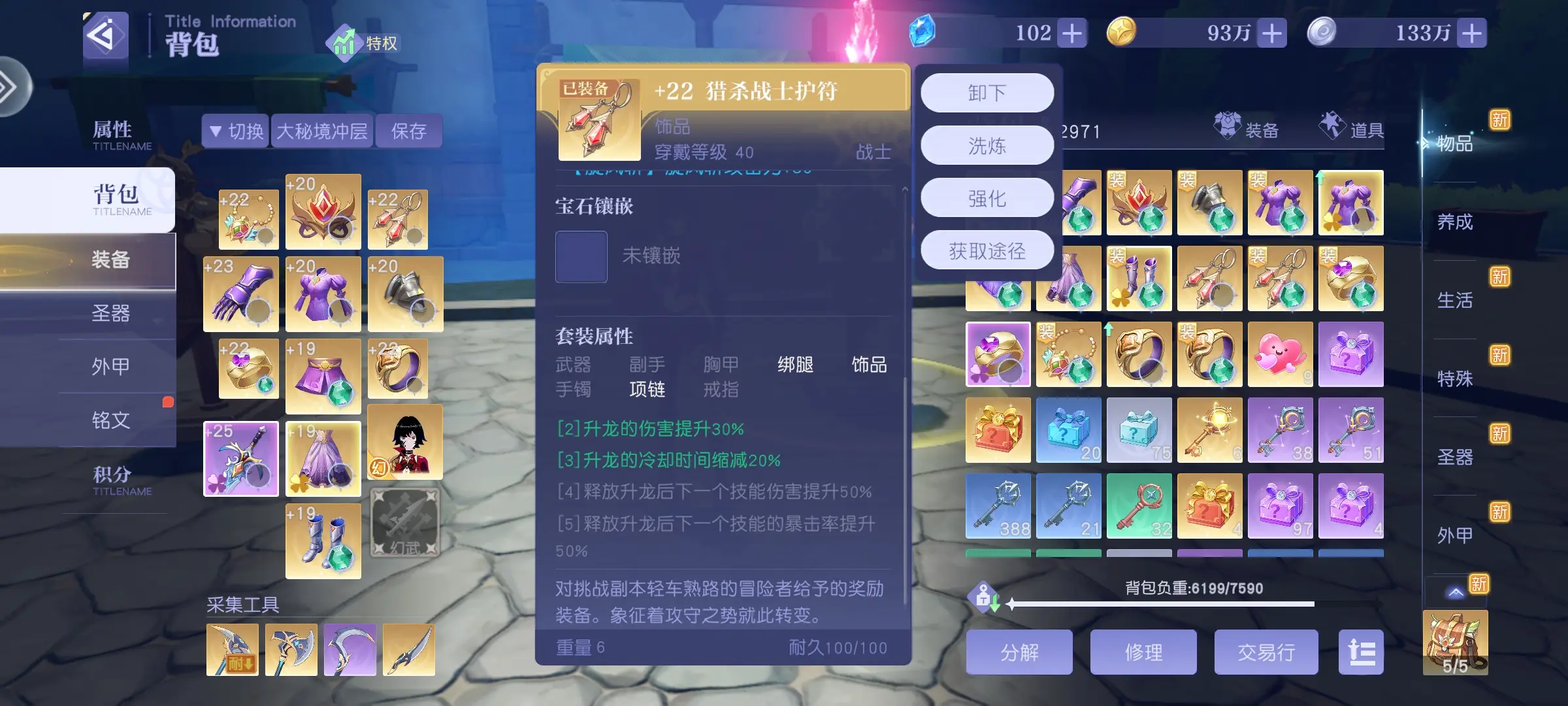Select the sickle gathering tool
The image size is (1568, 706).
(x=351, y=649)
